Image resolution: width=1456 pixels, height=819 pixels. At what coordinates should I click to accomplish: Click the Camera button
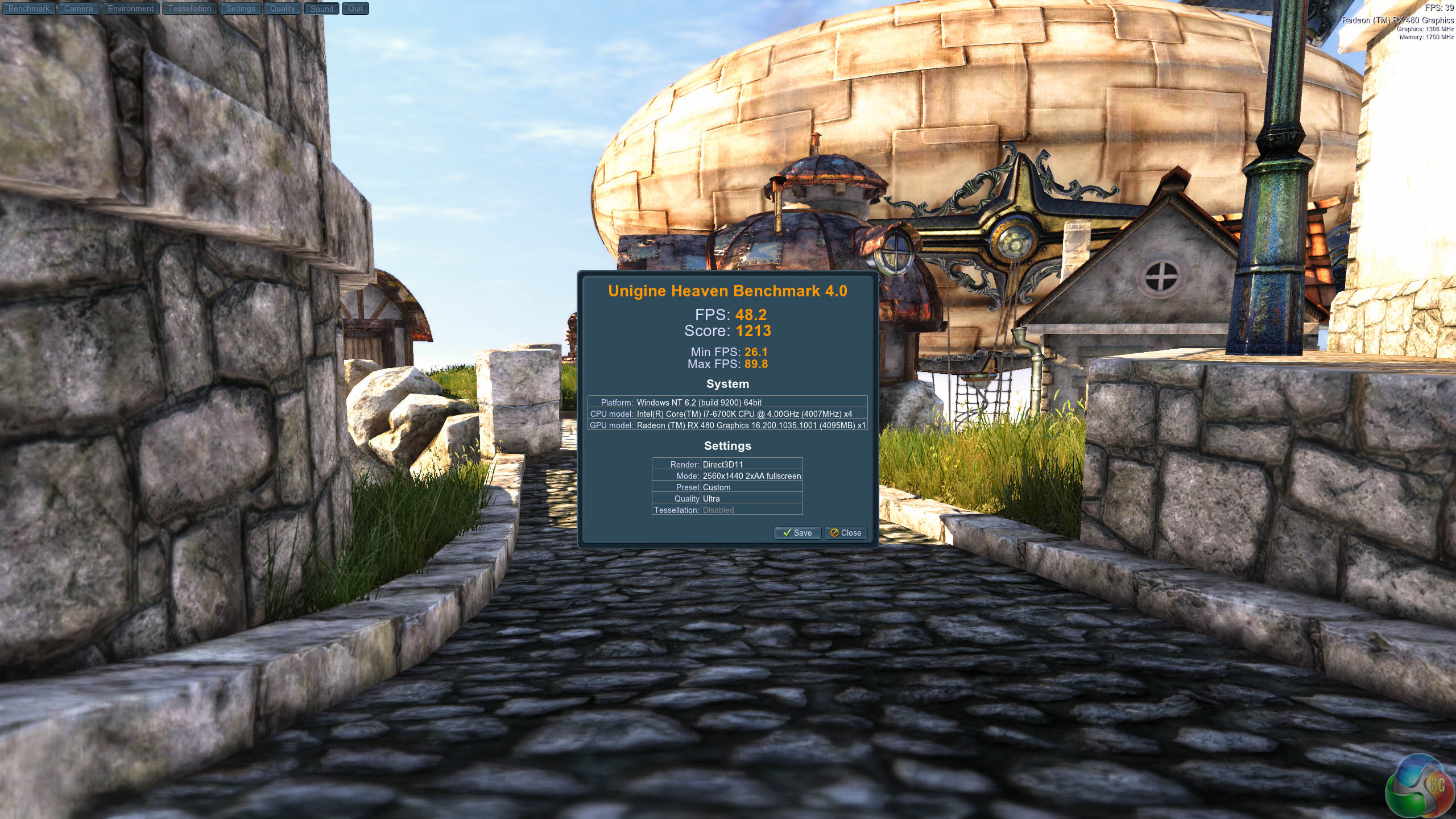(x=78, y=9)
